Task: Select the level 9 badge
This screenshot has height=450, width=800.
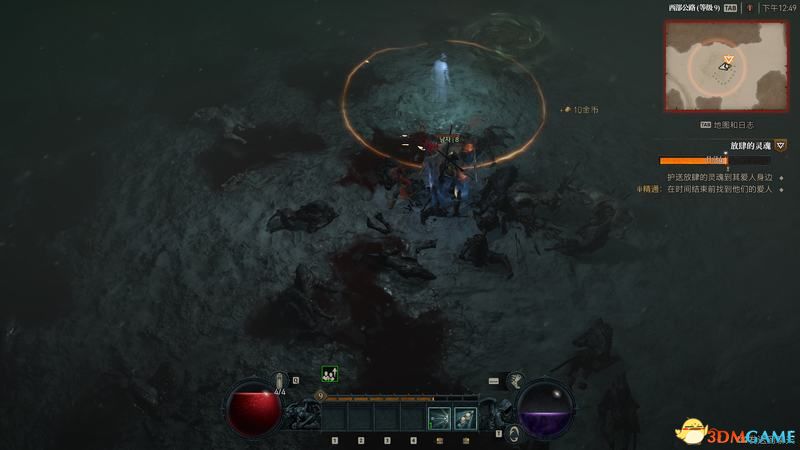Action: pos(320,396)
